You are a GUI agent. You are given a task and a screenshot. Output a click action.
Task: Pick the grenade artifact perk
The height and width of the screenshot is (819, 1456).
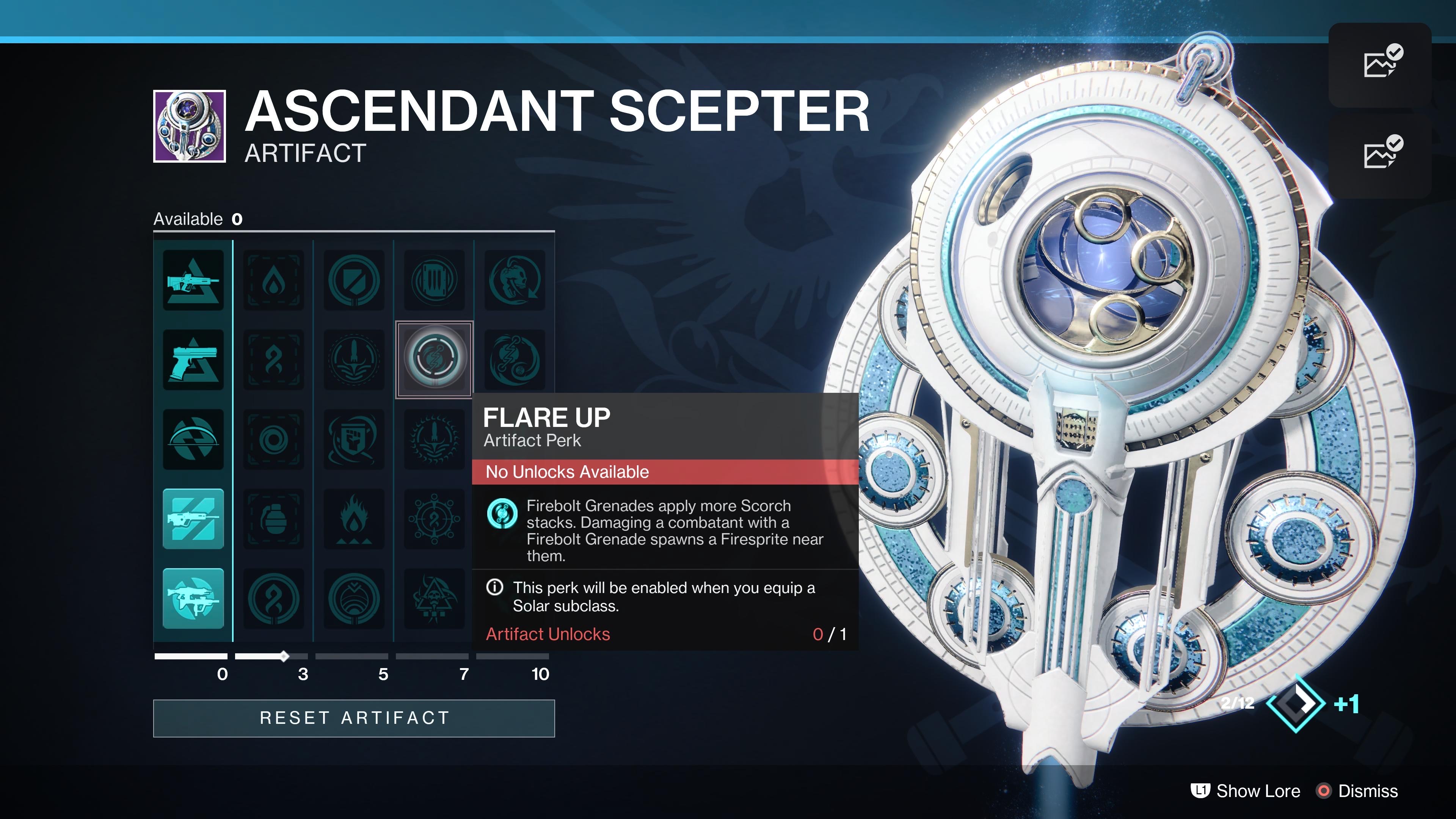pos(273,519)
